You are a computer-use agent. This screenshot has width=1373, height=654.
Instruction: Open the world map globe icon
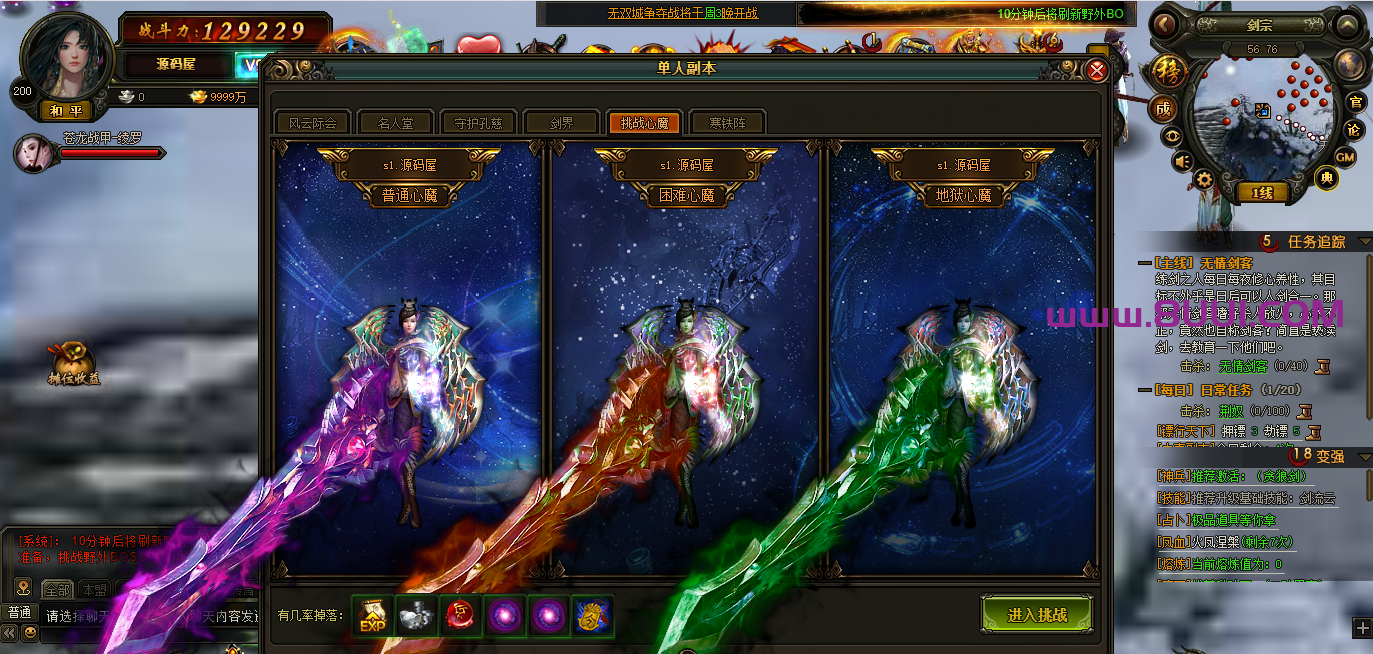pos(1351,64)
